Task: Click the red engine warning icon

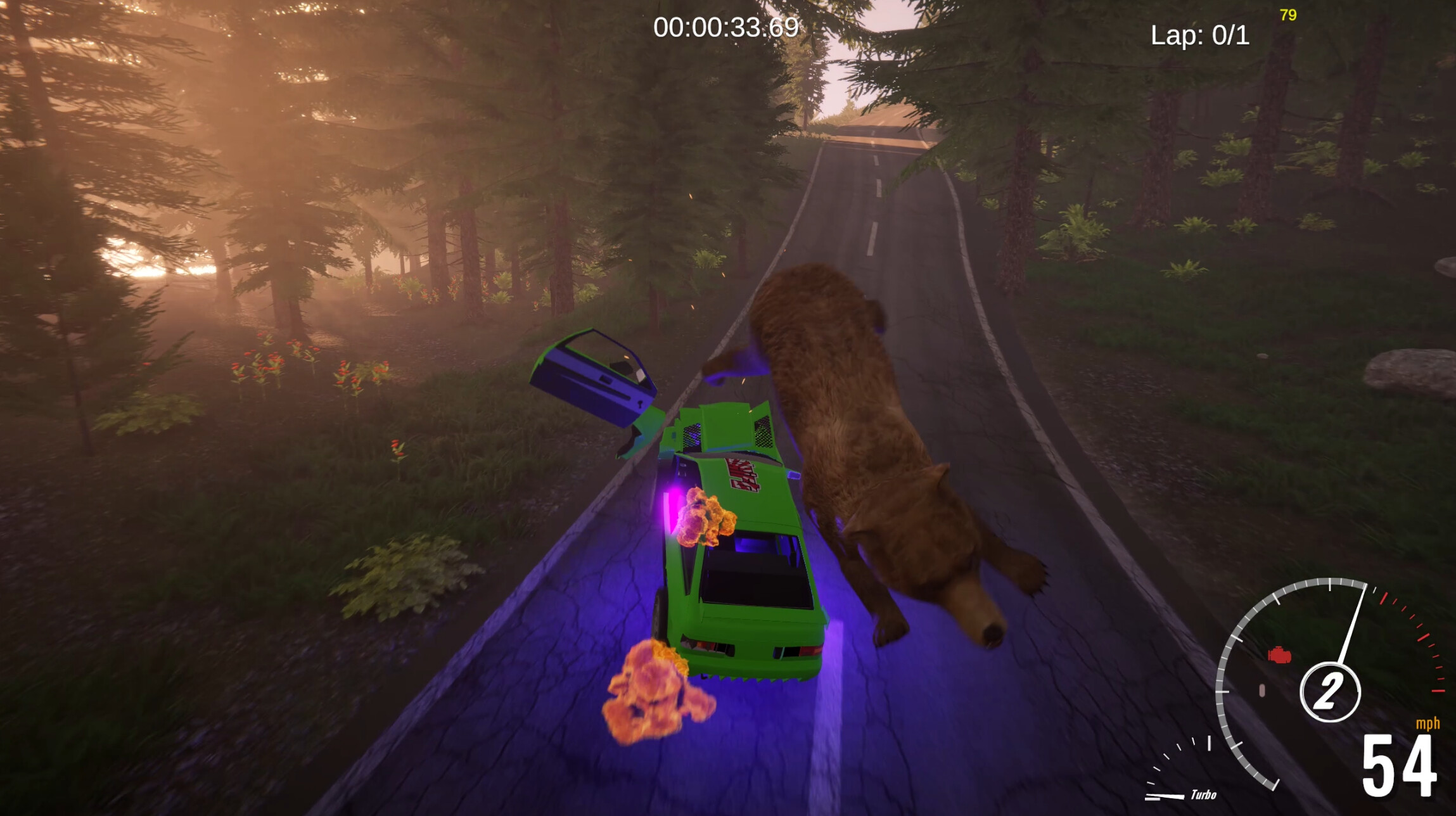Action: click(1279, 654)
